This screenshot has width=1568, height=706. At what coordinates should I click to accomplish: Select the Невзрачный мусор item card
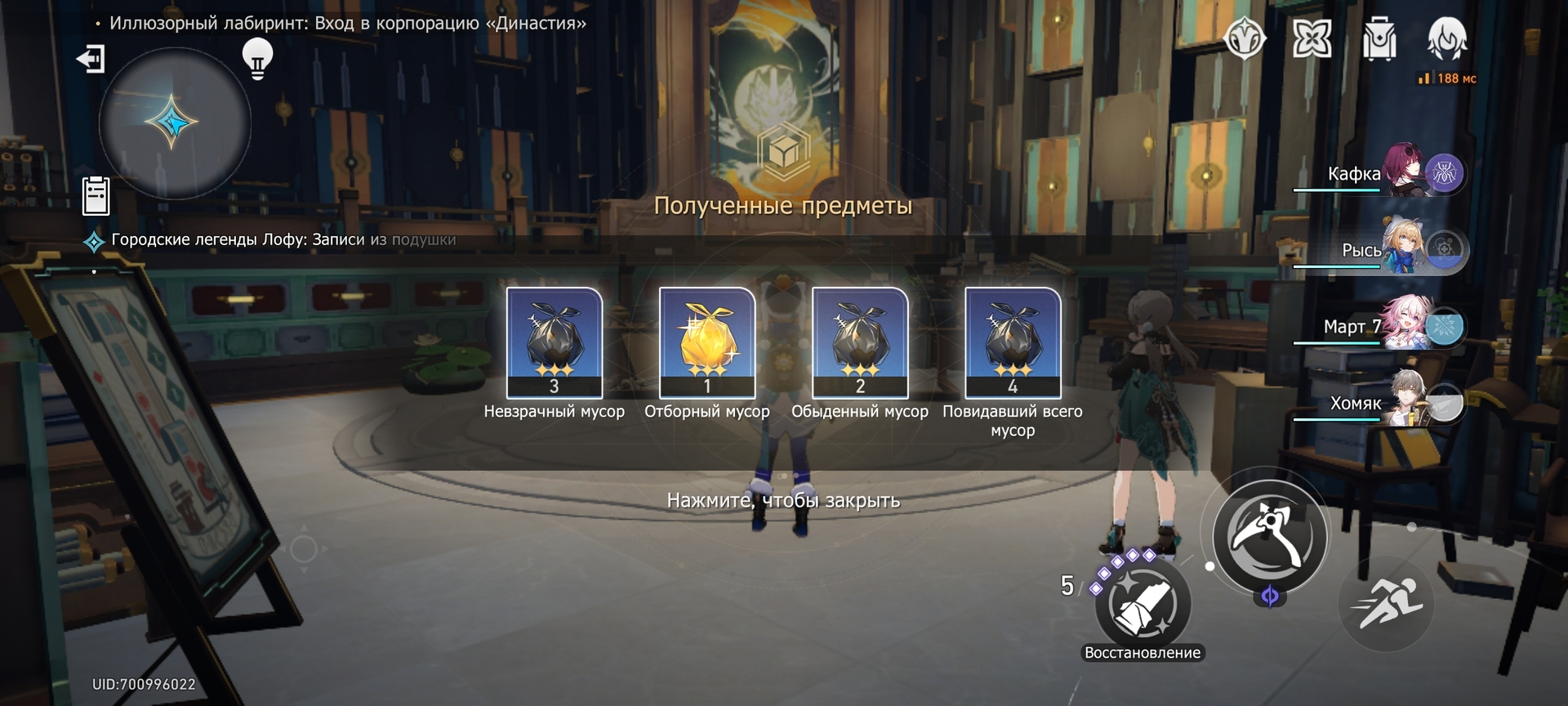pos(555,342)
